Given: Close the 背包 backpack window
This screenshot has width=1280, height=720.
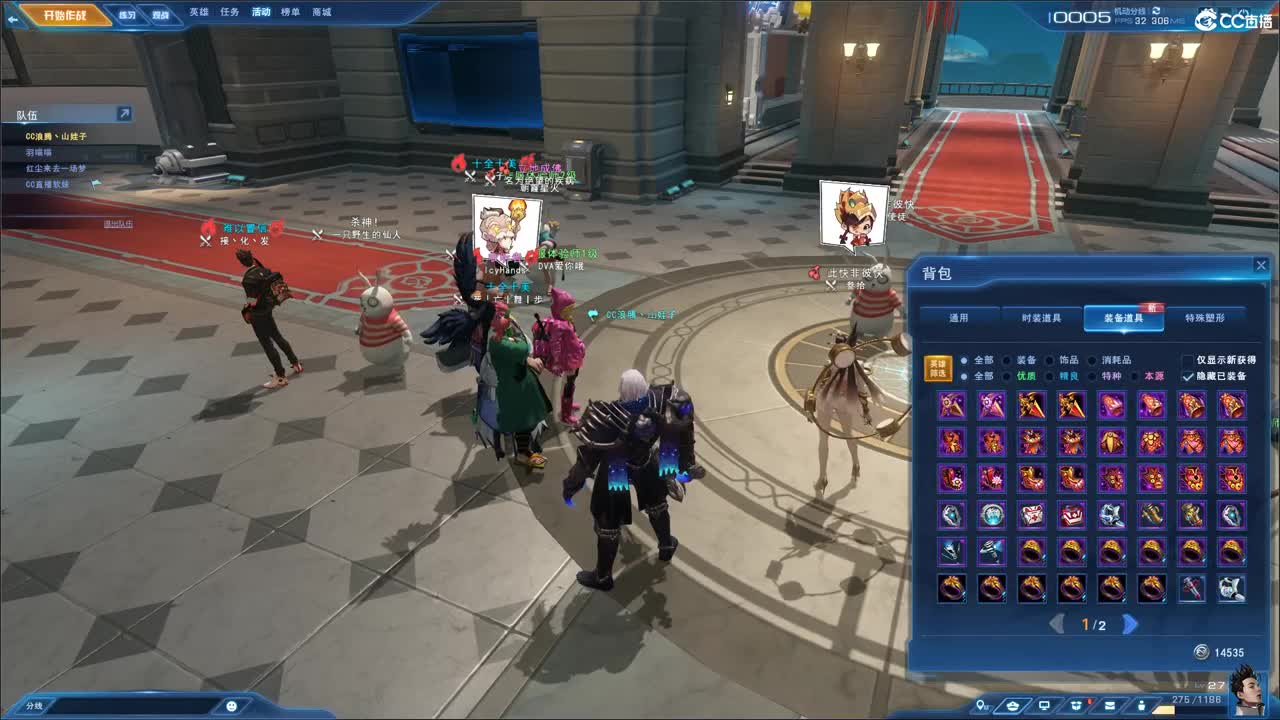Looking at the screenshot, I should tap(1260, 265).
